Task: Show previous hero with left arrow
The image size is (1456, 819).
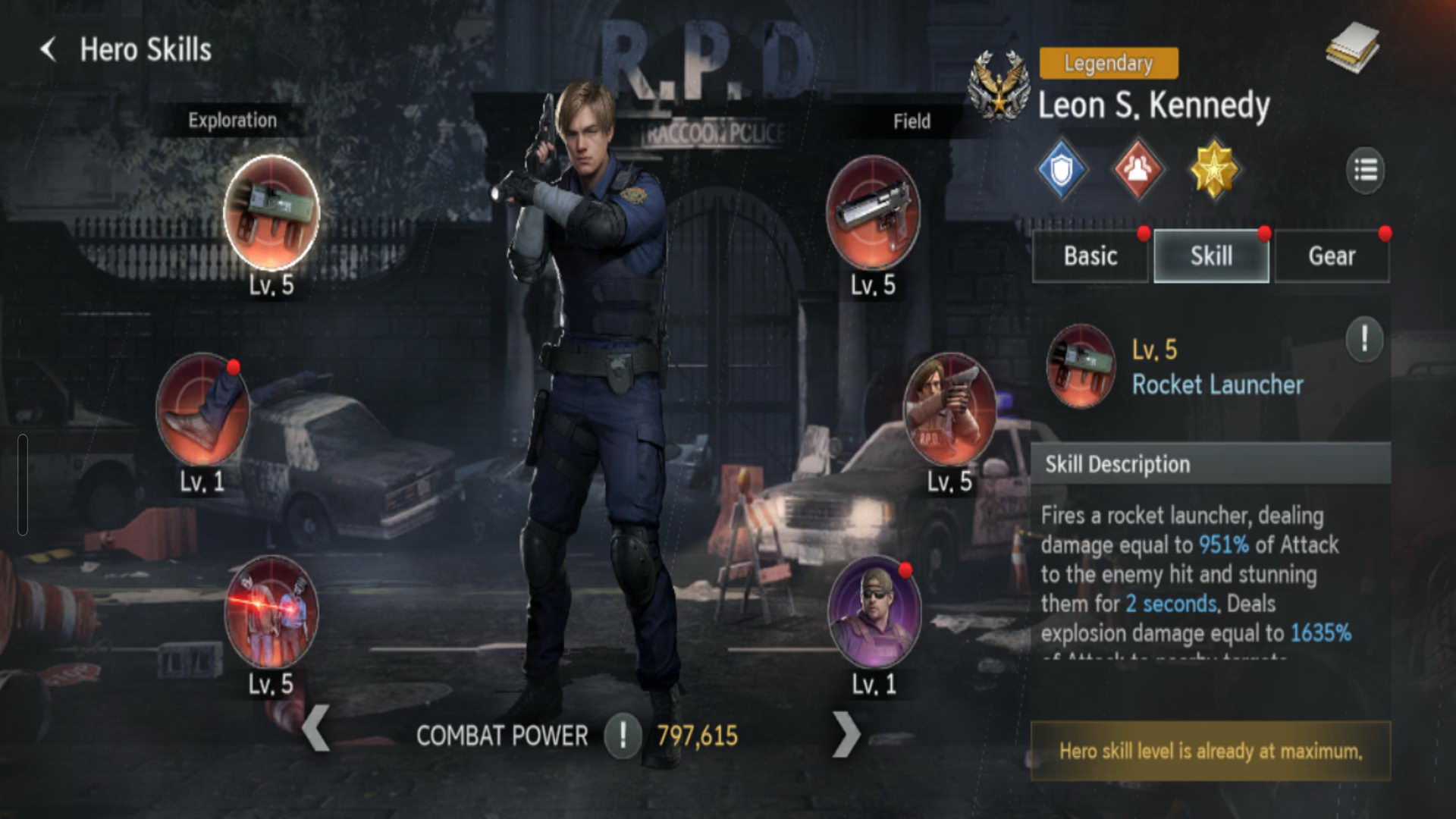Action: (x=316, y=730)
